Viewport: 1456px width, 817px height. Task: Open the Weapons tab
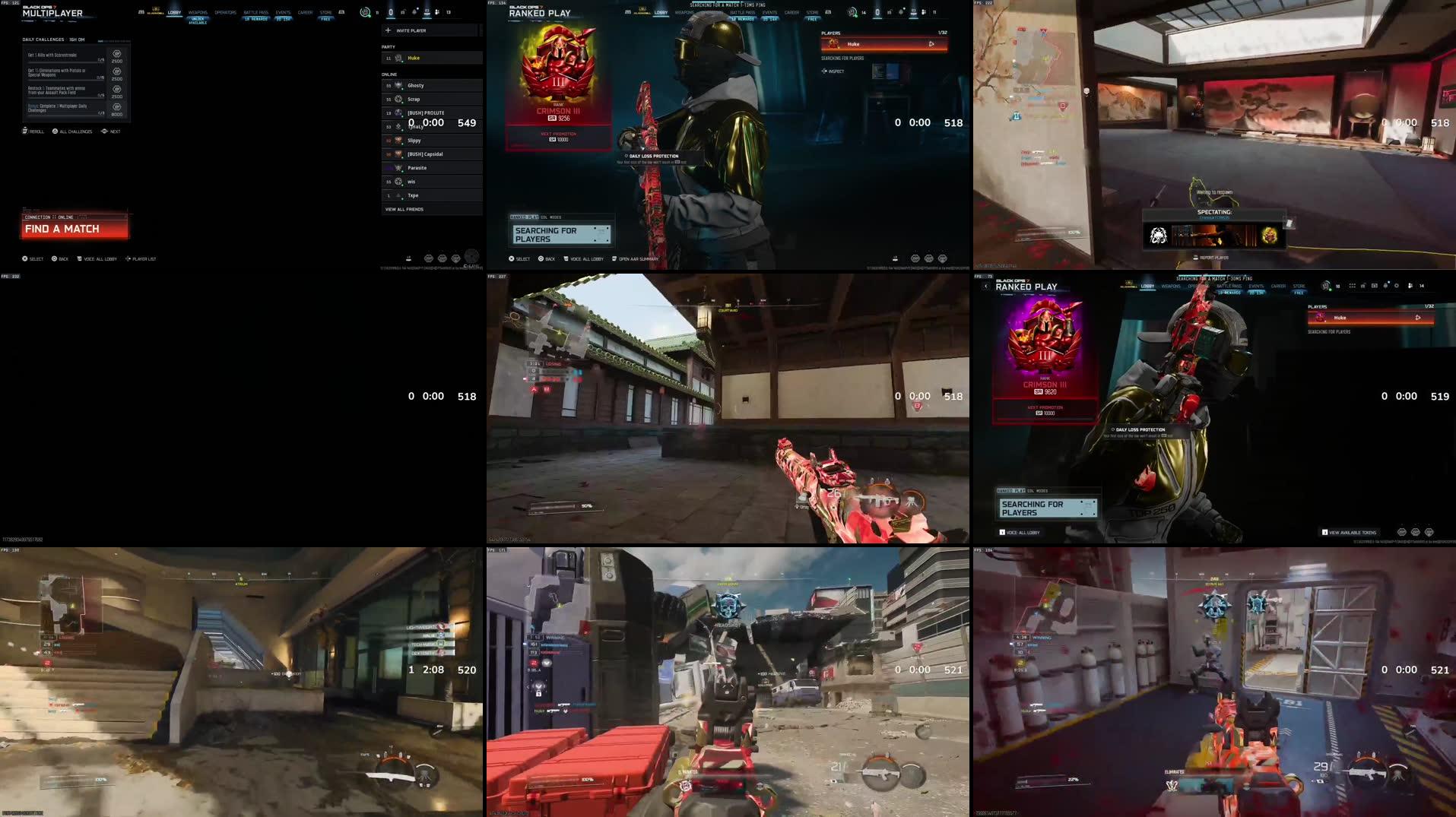[198, 11]
